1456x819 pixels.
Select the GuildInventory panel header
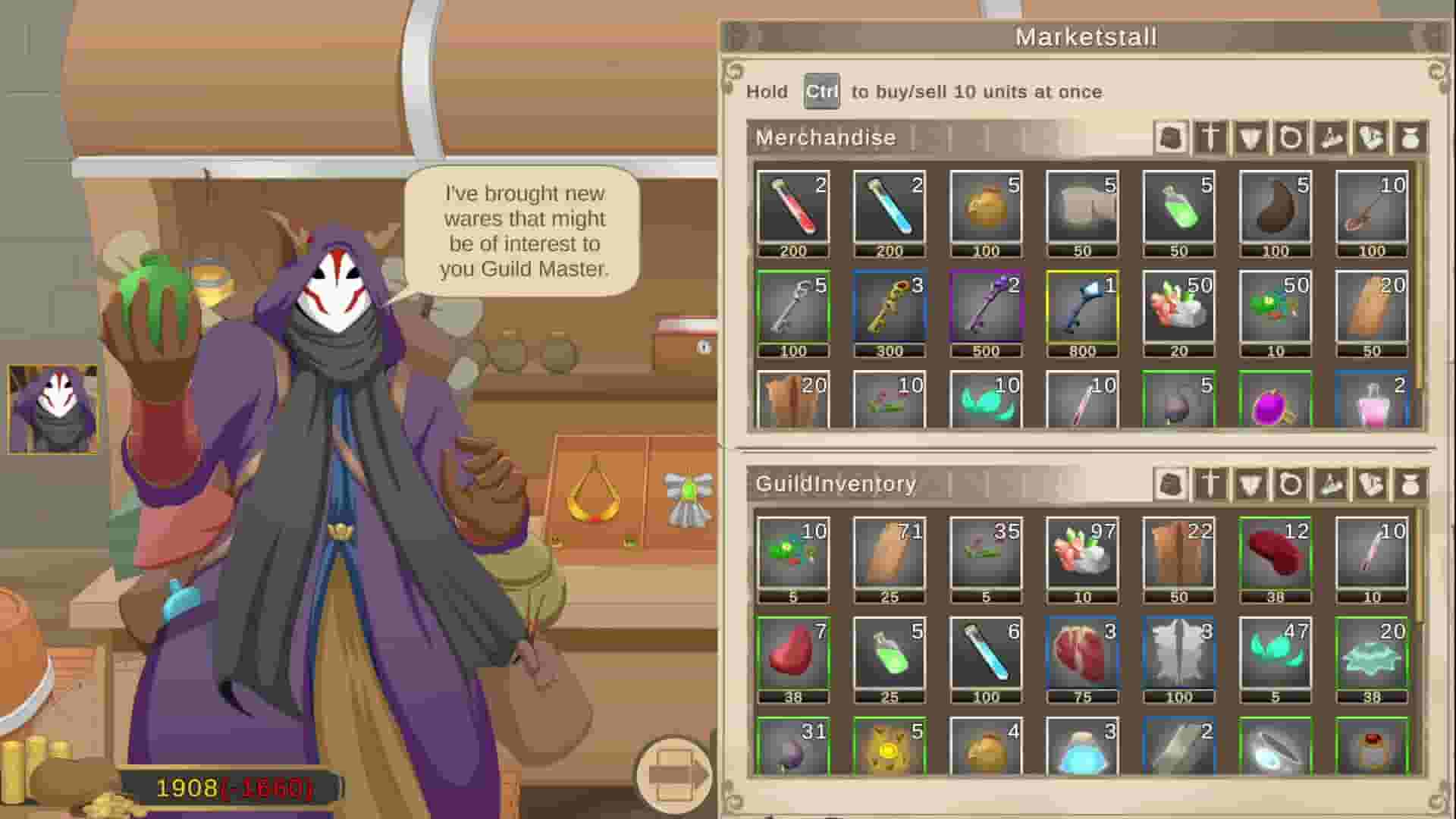click(x=834, y=483)
